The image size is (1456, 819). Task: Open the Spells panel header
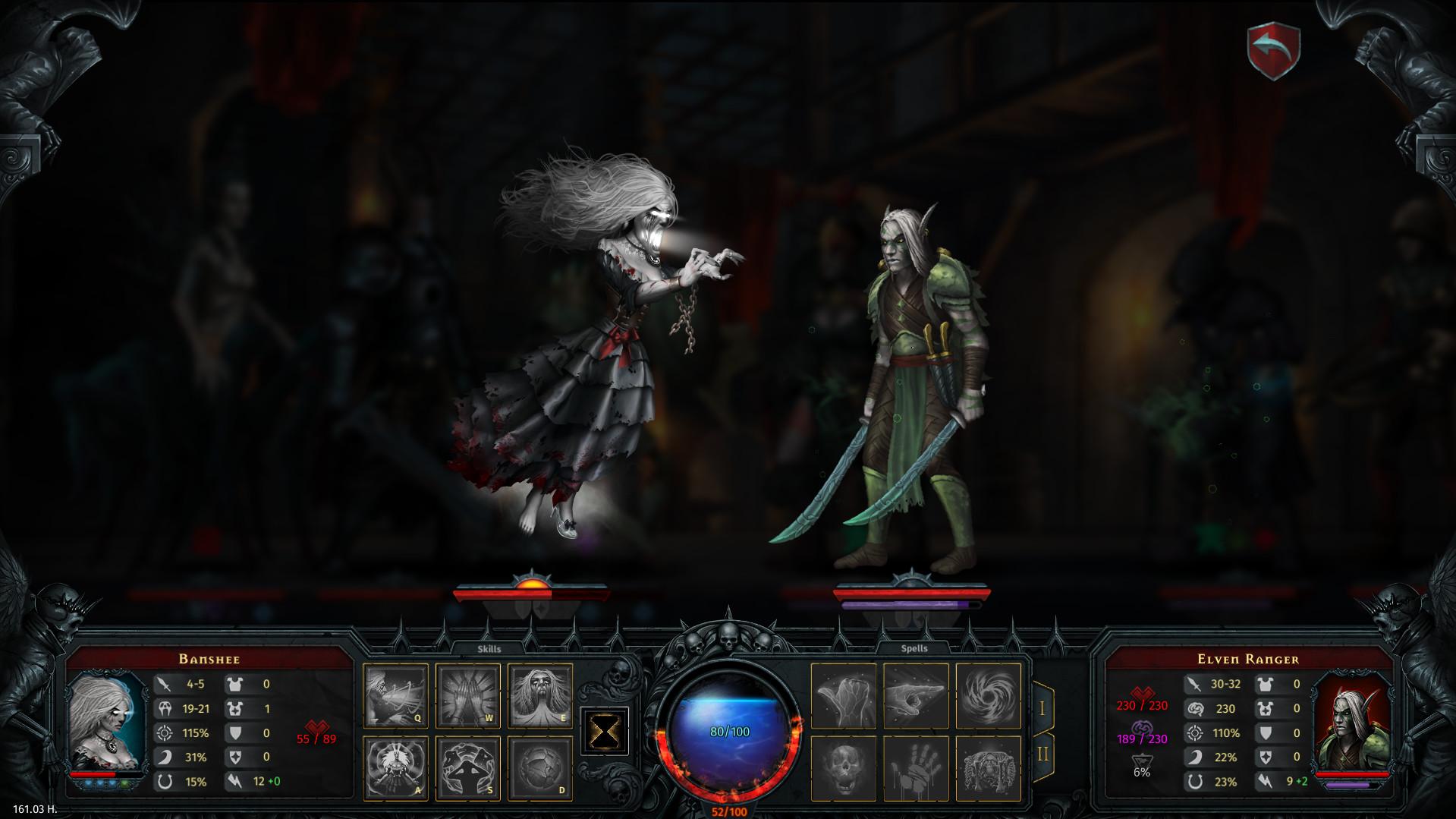(x=914, y=648)
